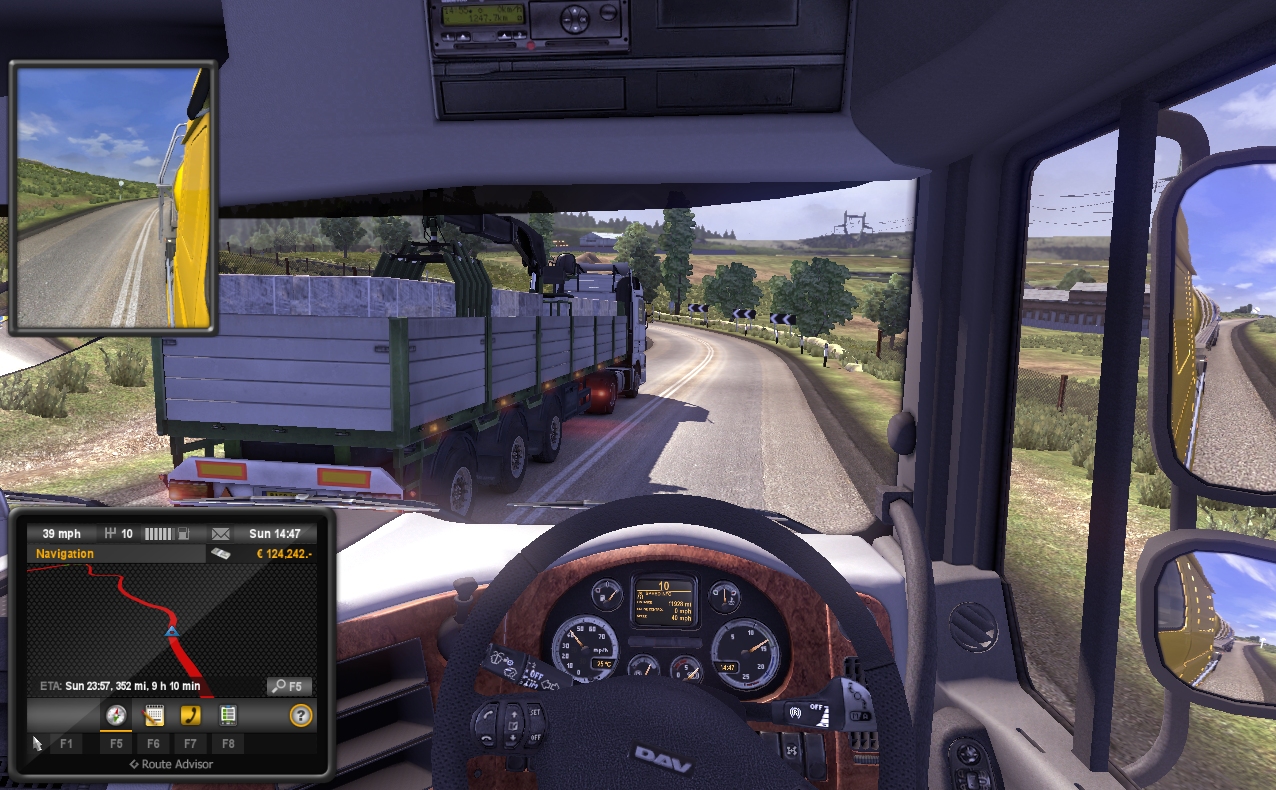This screenshot has height=790, width=1276.
Task: Click the magnifier map zoom button
Action: tap(289, 687)
